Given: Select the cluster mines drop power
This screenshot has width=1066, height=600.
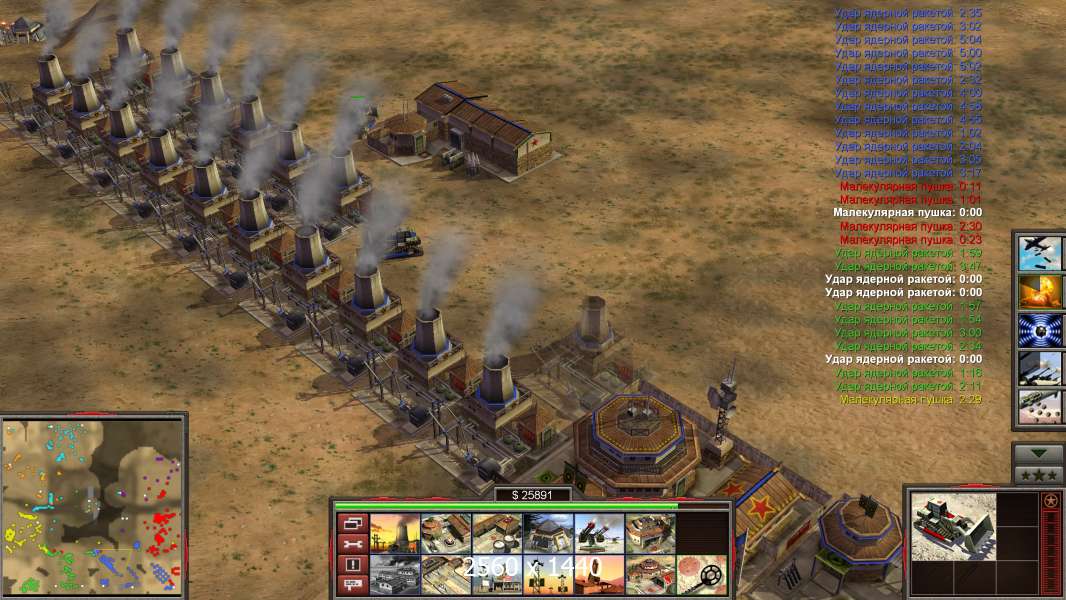Looking at the screenshot, I should (1040, 407).
